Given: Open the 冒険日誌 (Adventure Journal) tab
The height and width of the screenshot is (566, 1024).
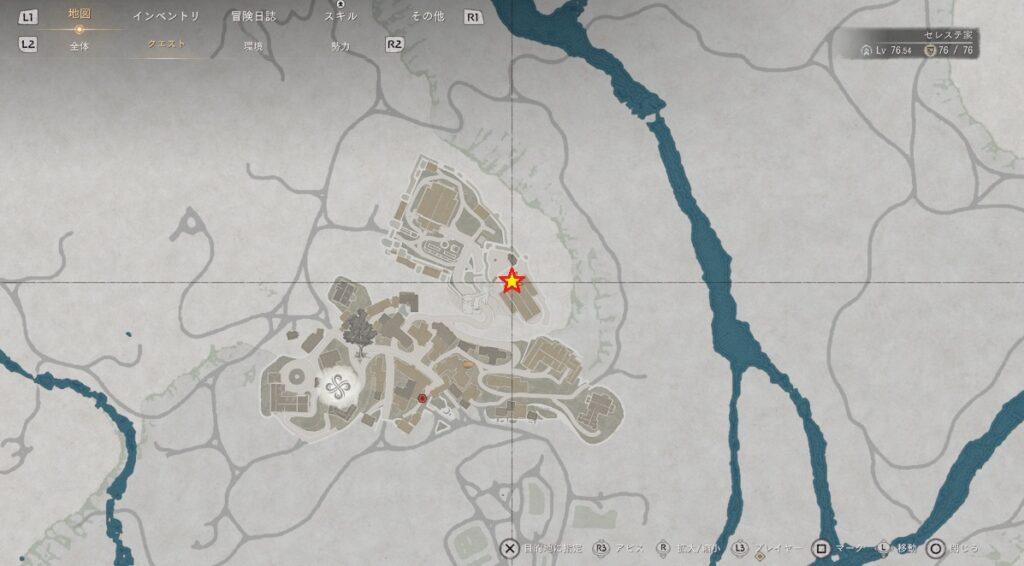Looking at the screenshot, I should pyautogui.click(x=253, y=16).
